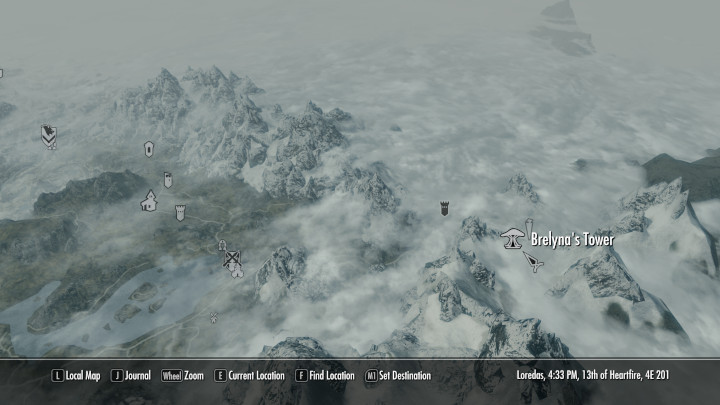Select the dark fort marker west of Brelyna's Tower
The height and width of the screenshot is (405, 720).
point(445,210)
